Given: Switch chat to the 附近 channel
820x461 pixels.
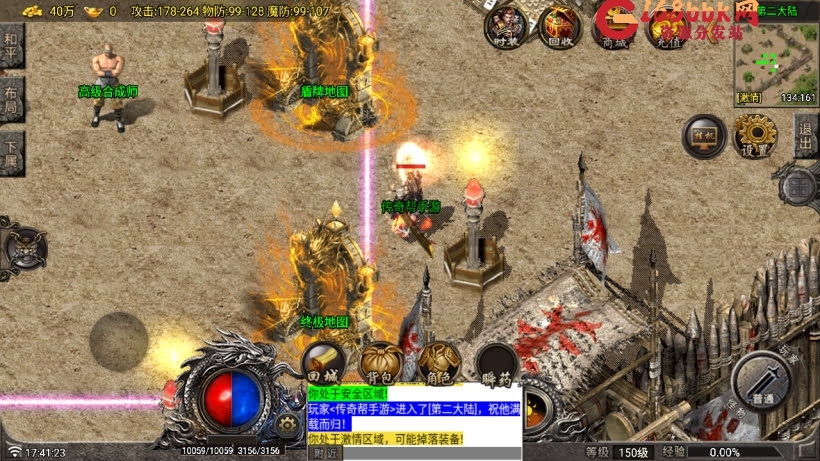Looking at the screenshot, I should tap(326, 453).
